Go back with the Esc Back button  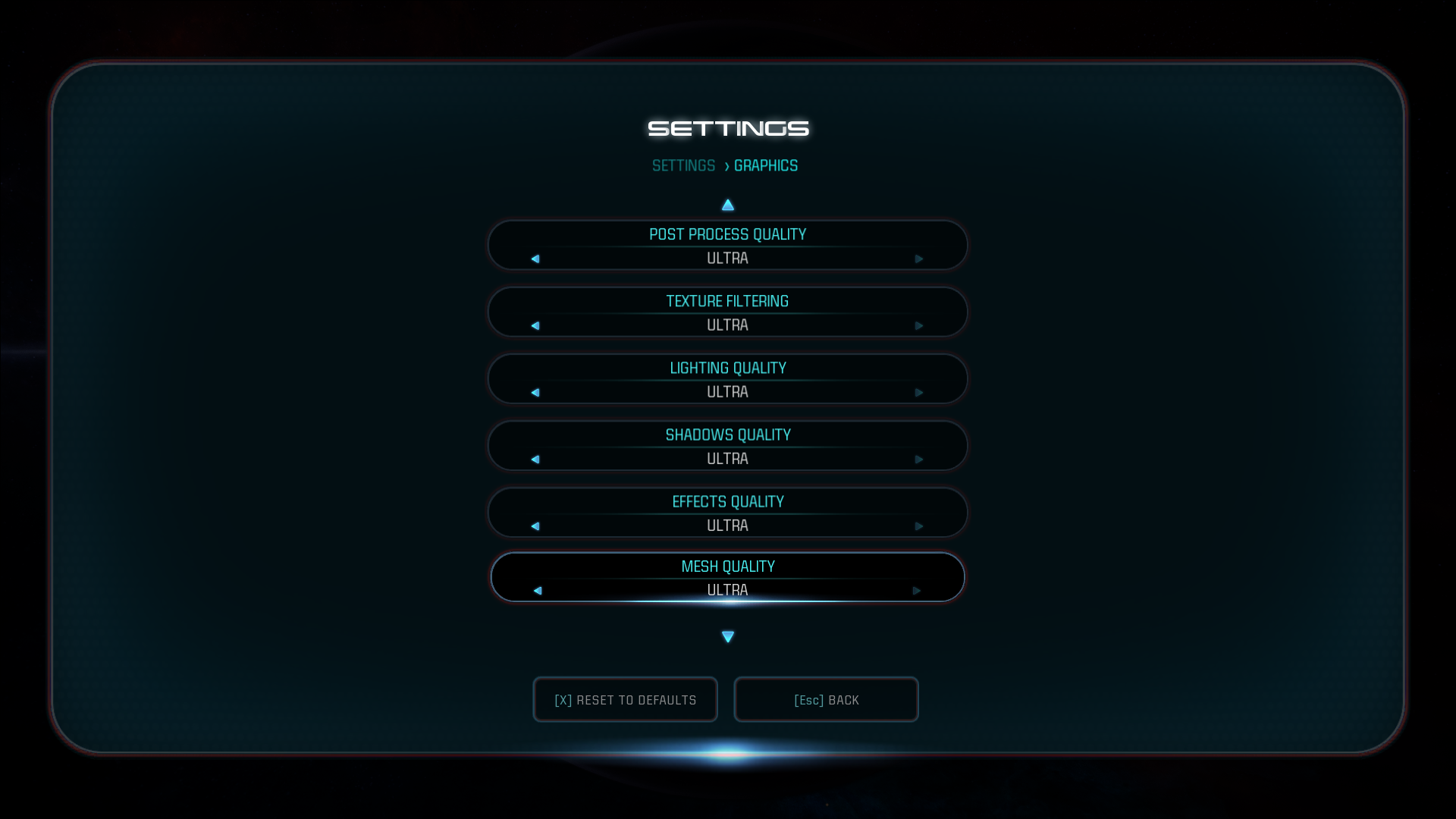[826, 699]
